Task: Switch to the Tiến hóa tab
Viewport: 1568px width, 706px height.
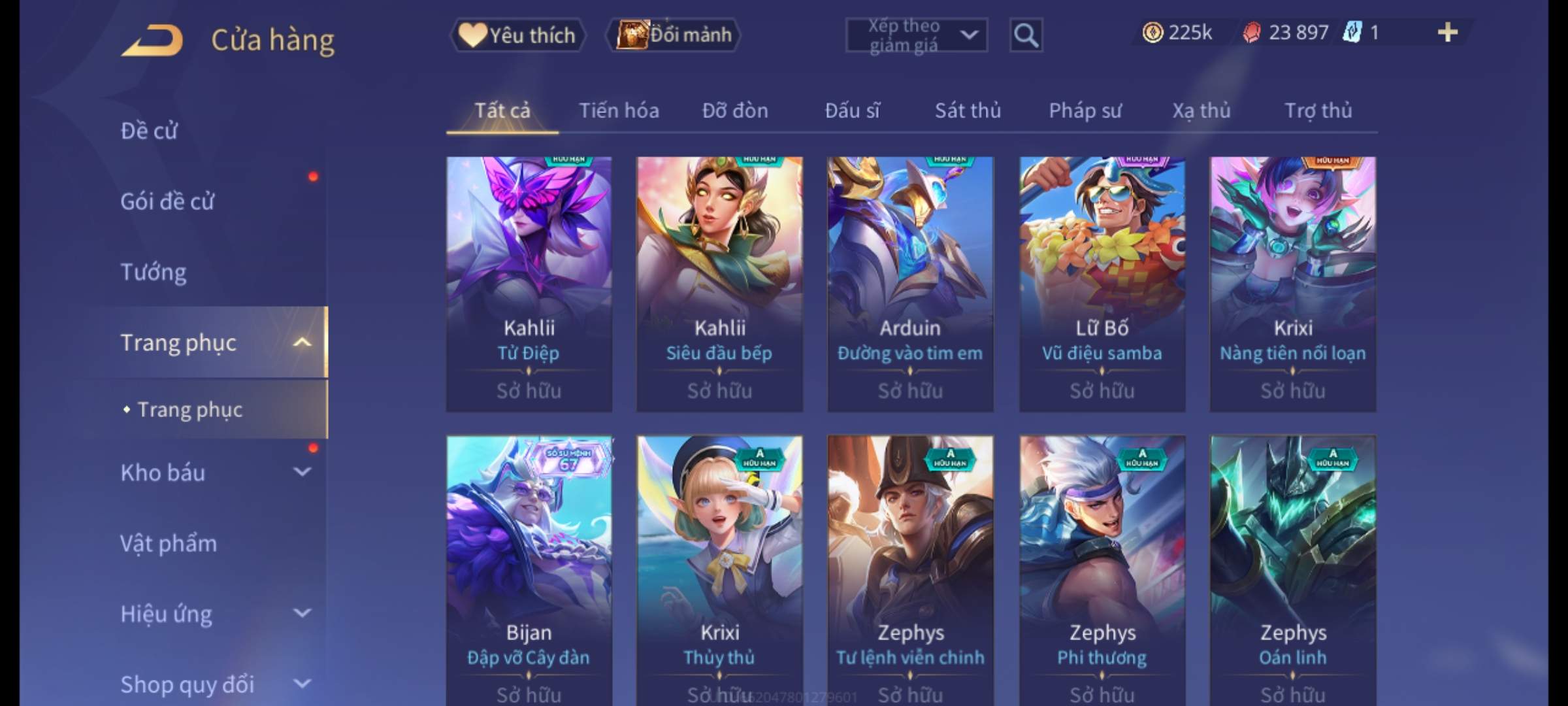Action: pos(619,110)
